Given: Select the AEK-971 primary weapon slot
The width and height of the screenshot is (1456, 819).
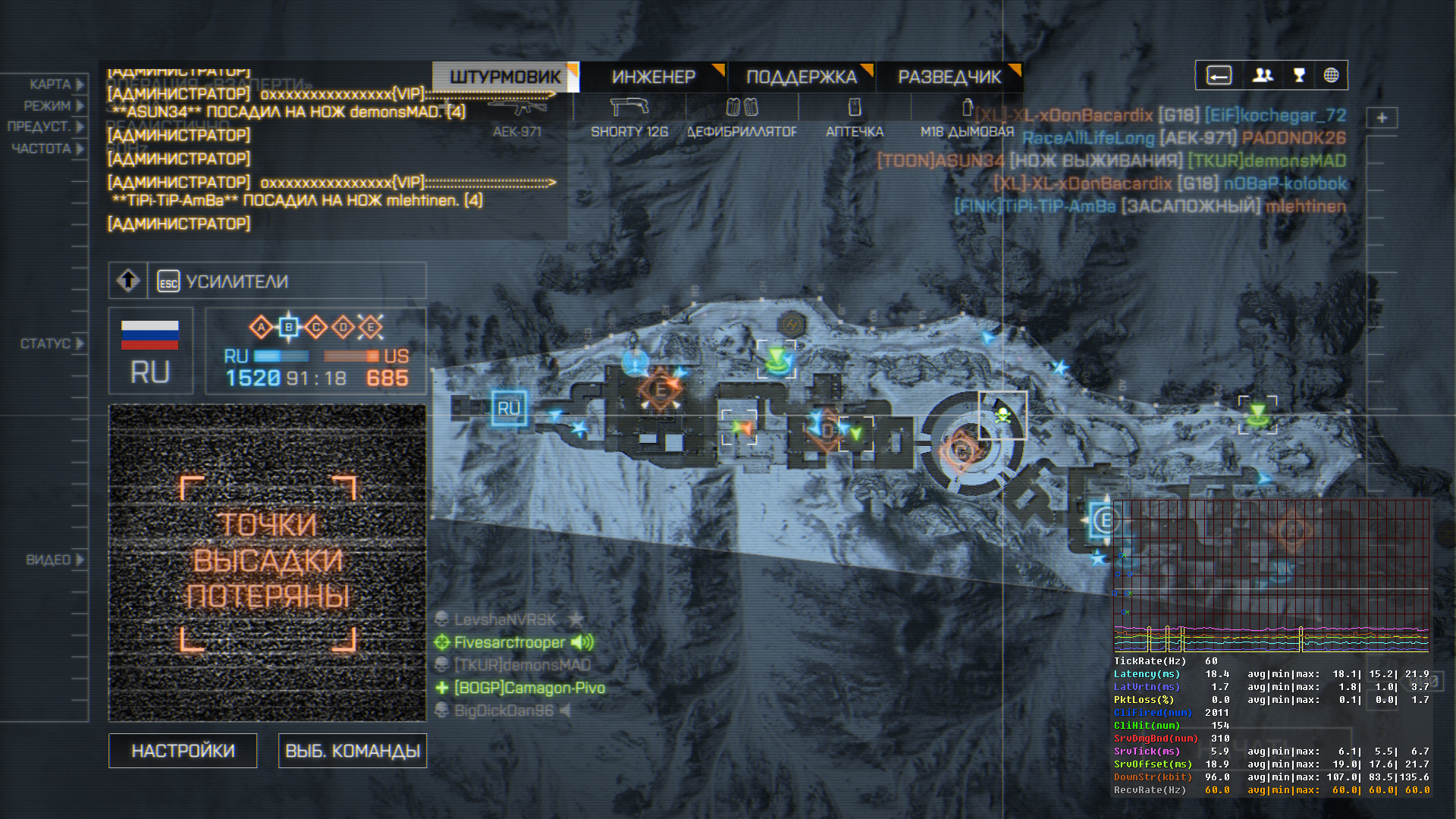Looking at the screenshot, I should click(516, 118).
